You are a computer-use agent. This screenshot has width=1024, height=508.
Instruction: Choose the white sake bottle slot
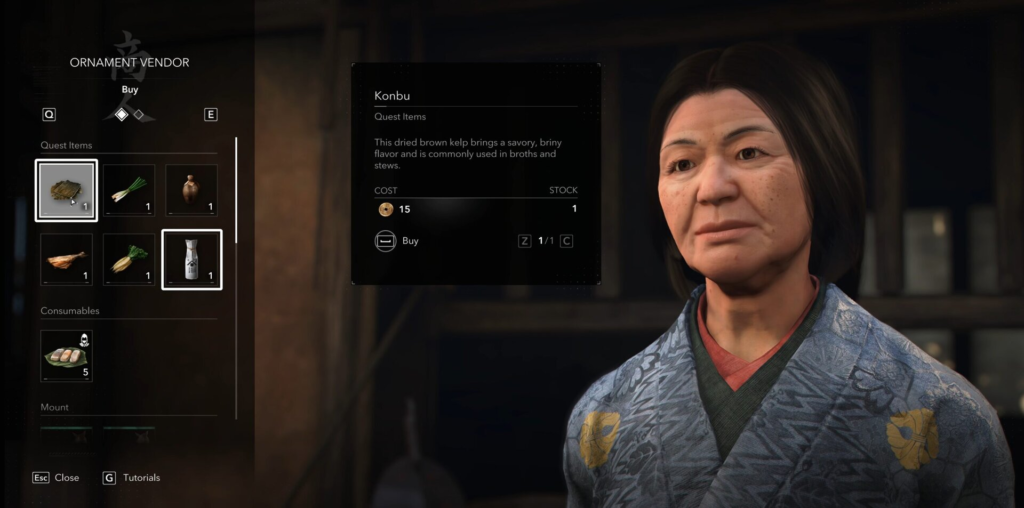pos(191,259)
